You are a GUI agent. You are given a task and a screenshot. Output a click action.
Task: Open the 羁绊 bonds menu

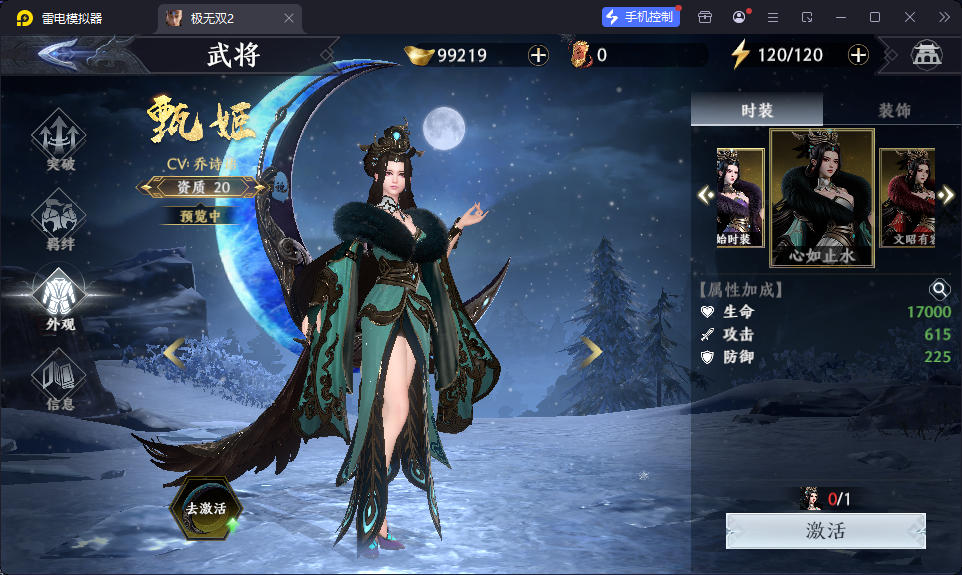60,220
